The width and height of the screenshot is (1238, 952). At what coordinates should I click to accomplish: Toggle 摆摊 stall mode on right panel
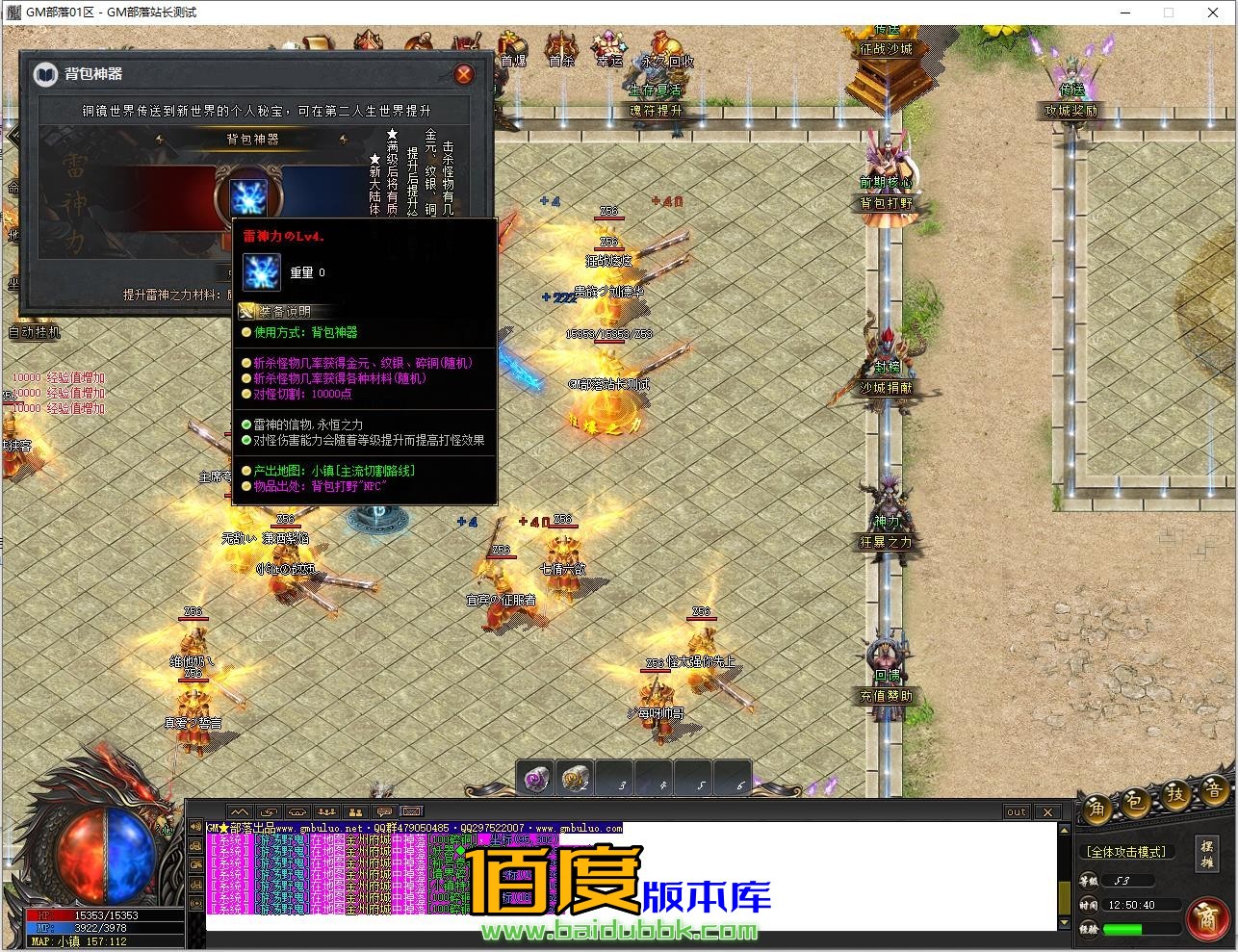click(1208, 855)
